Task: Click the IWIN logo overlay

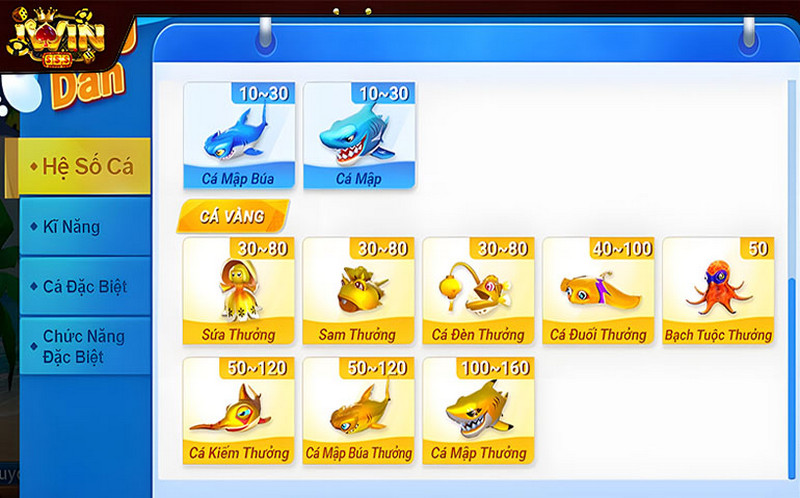Action: pos(56,38)
